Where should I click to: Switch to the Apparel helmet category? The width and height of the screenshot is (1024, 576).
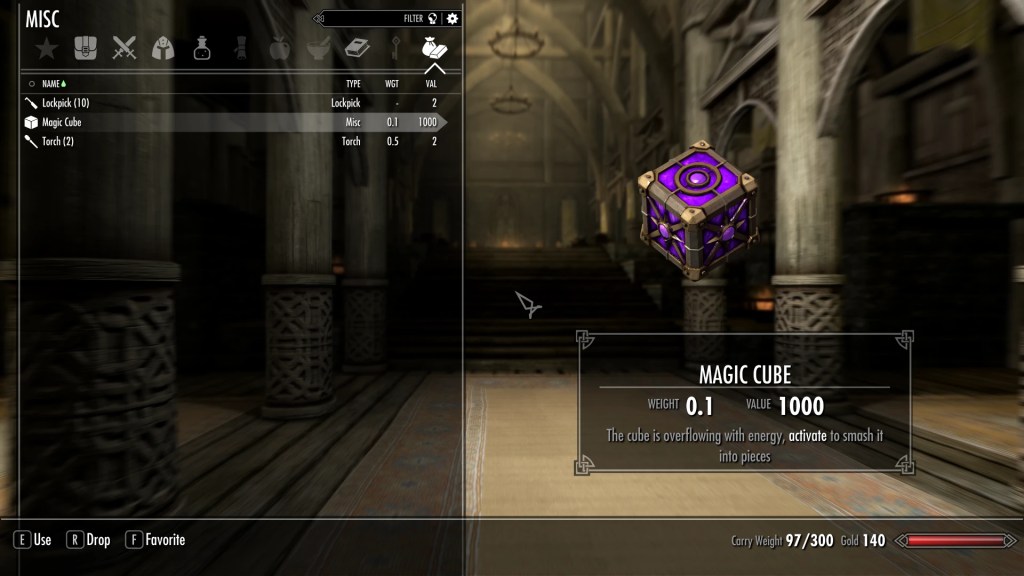[x=163, y=47]
